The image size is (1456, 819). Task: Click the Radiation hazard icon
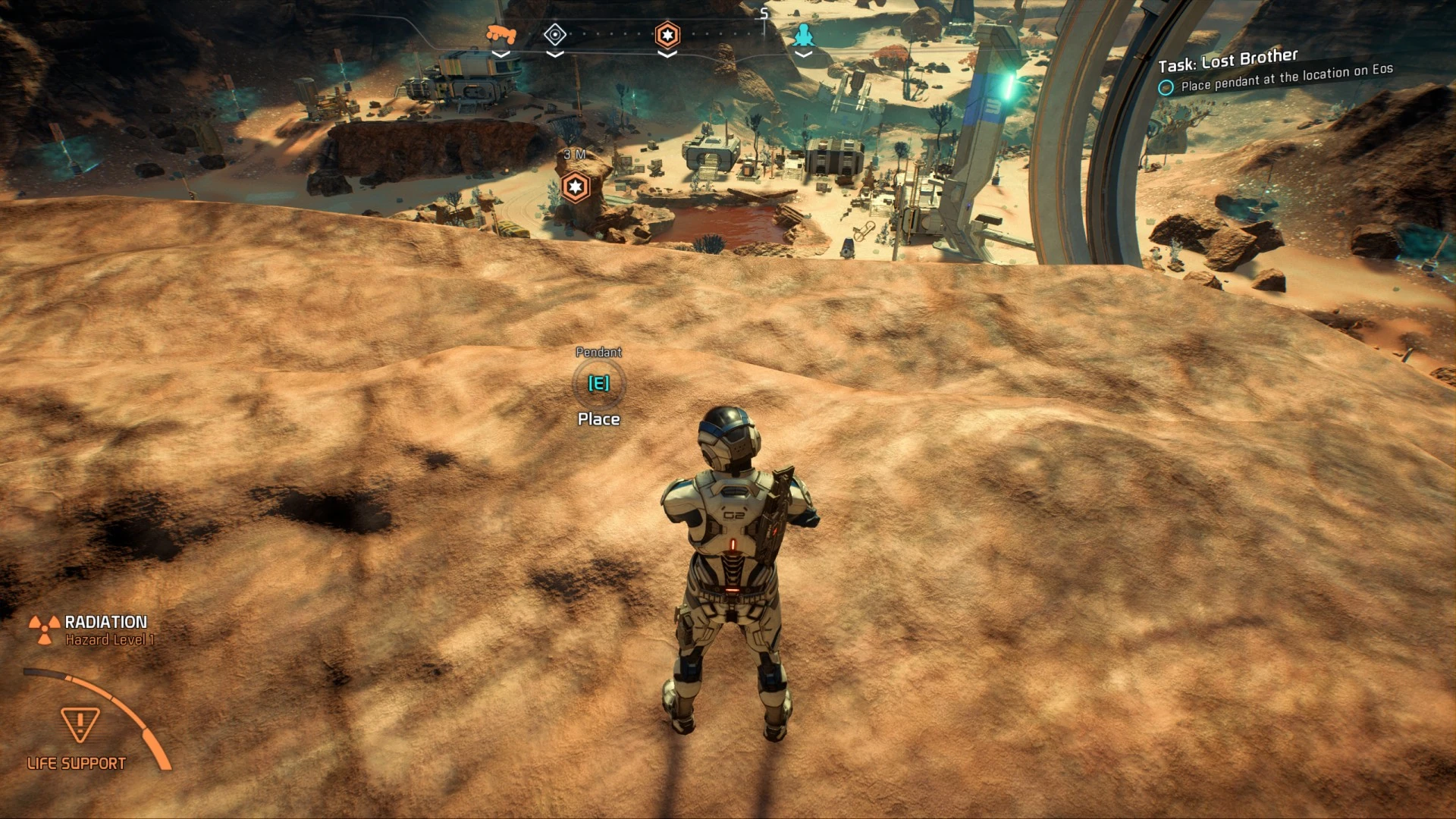point(45,629)
